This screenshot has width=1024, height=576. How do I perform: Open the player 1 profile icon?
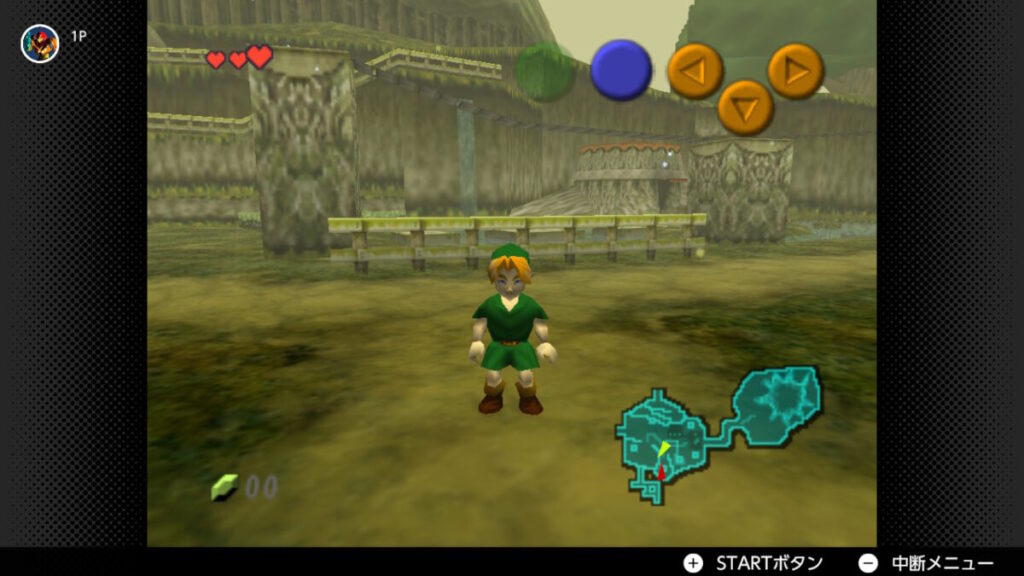(x=40, y=43)
